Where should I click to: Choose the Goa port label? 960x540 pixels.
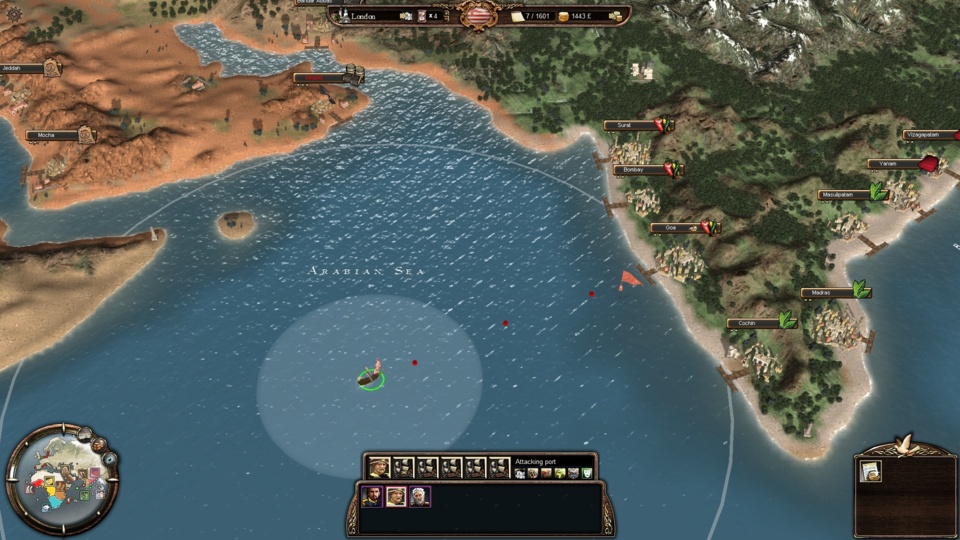676,228
